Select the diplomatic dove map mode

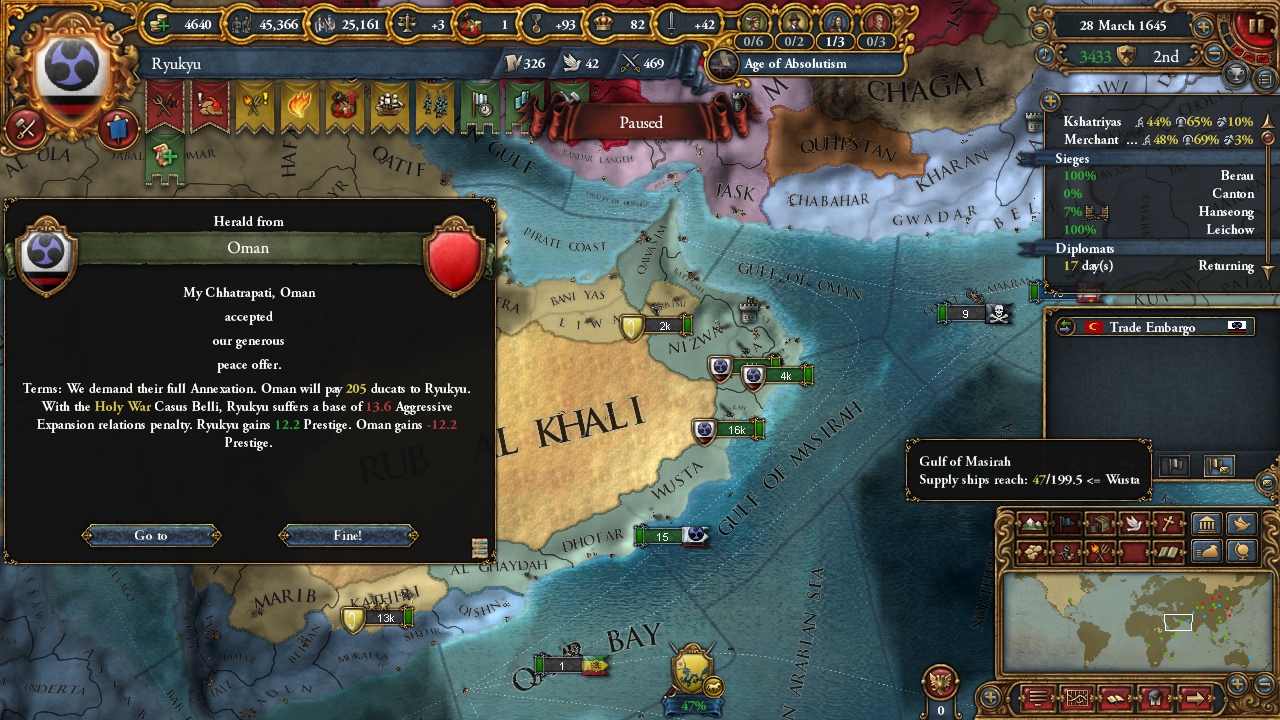(1133, 524)
